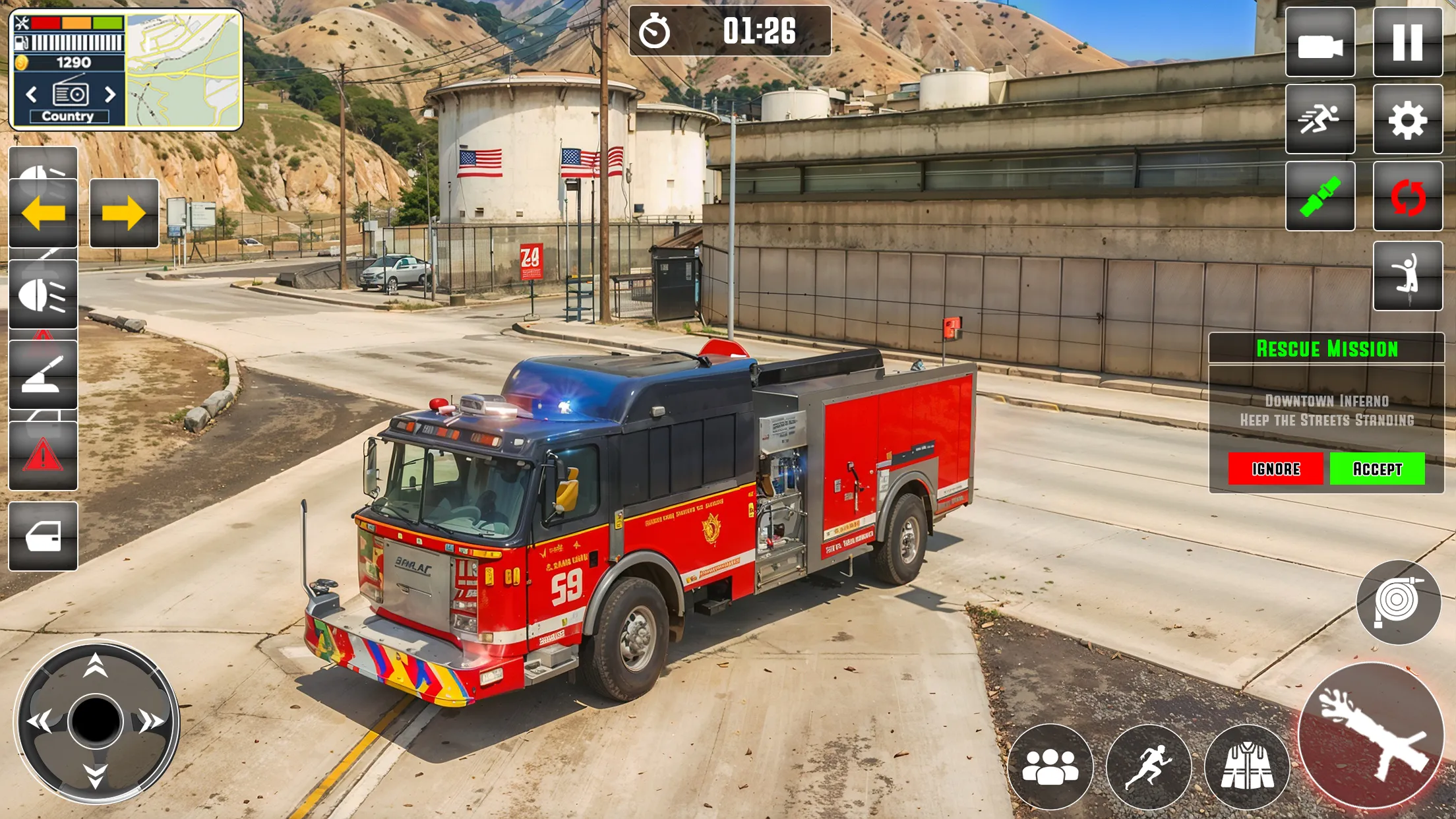Open the gear settings menu
This screenshot has height=819, width=1456.
1407,120
